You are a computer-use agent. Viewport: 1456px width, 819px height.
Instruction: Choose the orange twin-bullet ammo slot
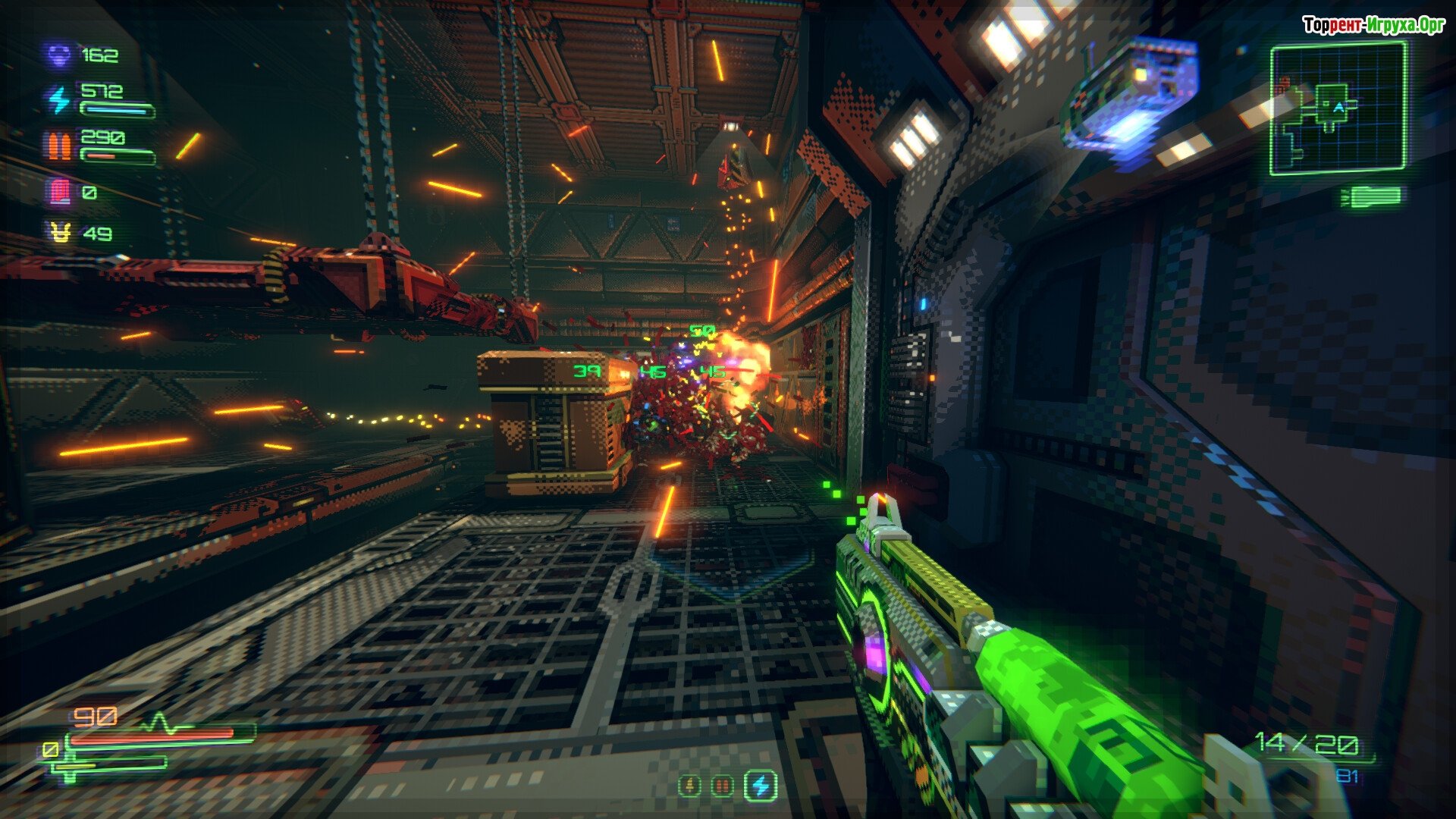click(x=723, y=786)
